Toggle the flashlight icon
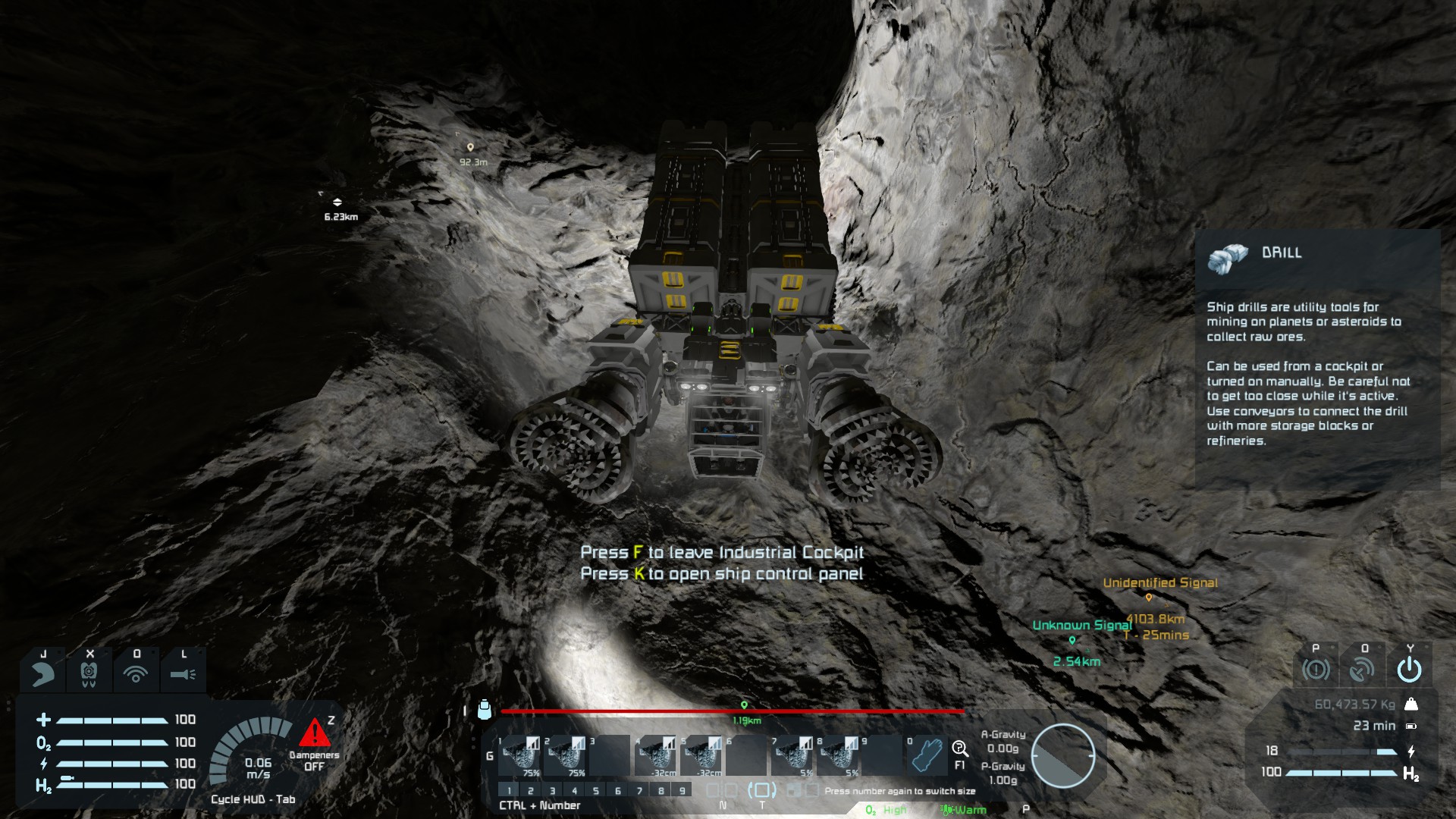The height and width of the screenshot is (819, 1456). point(183,672)
